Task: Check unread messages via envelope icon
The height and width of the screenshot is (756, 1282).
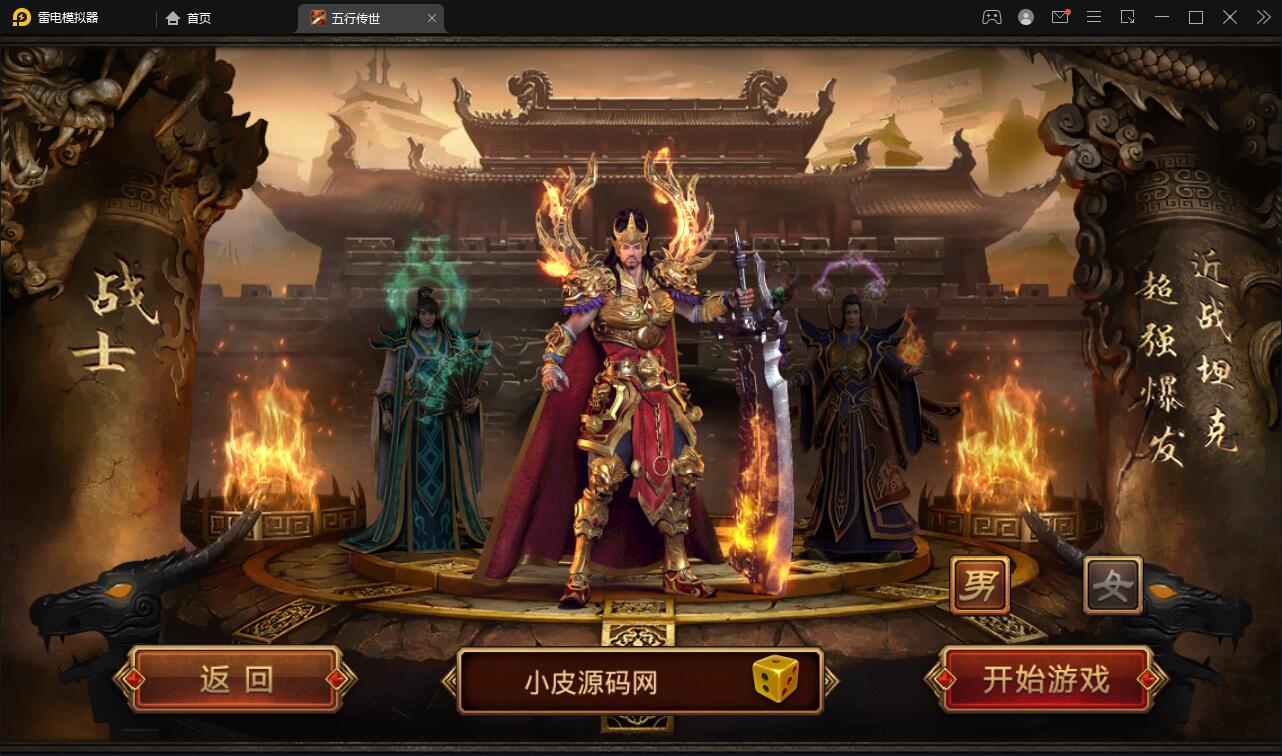Action: (1060, 17)
